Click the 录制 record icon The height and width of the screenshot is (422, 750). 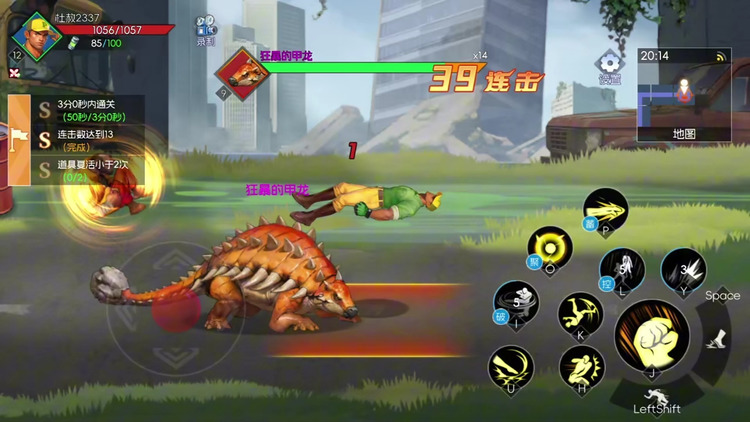(205, 30)
